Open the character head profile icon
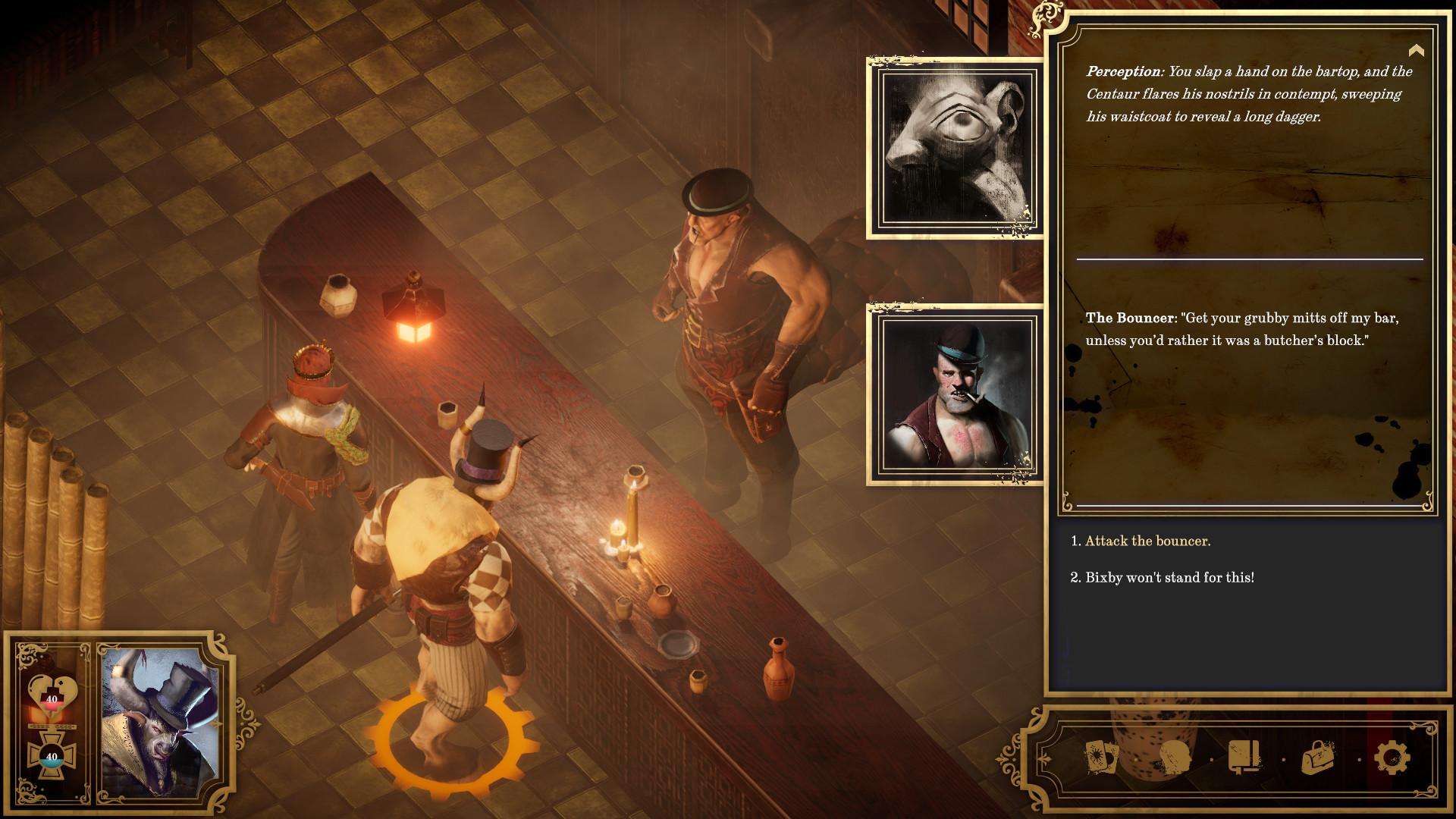Viewport: 1456px width, 819px height. pyautogui.click(x=1175, y=757)
